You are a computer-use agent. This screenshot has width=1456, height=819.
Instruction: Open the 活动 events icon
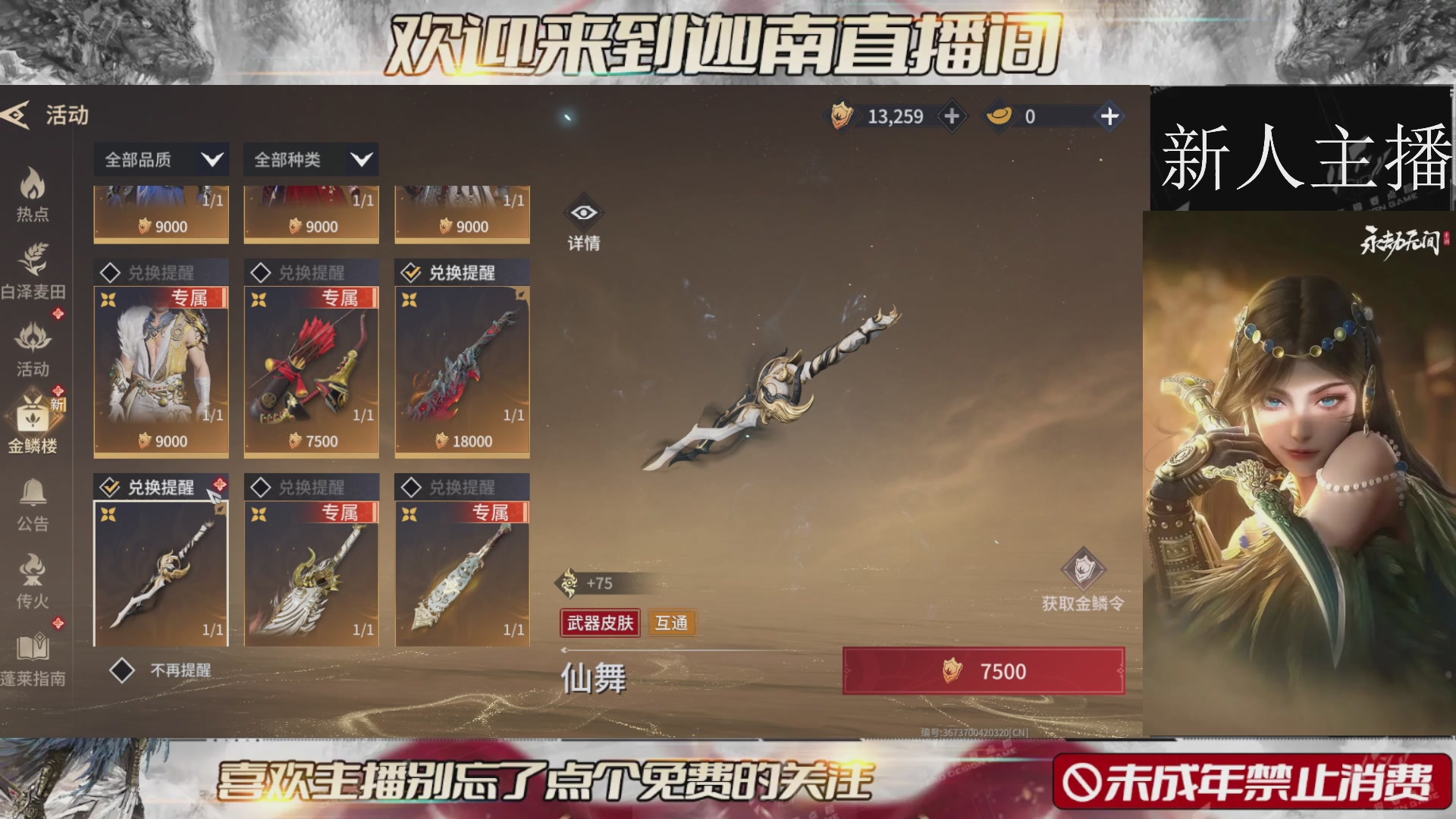(32, 349)
